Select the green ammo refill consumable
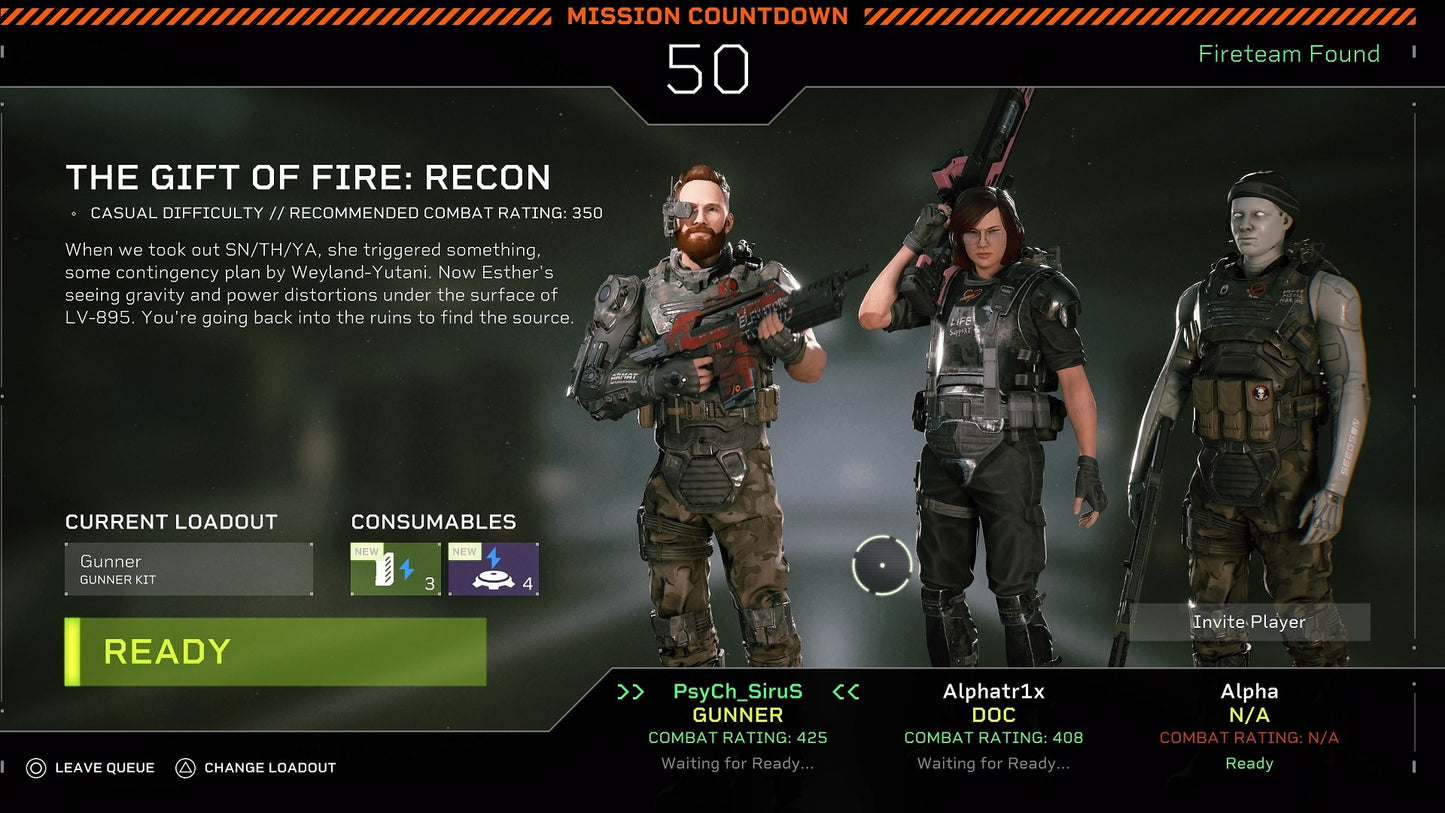This screenshot has width=1445, height=813. click(394, 568)
